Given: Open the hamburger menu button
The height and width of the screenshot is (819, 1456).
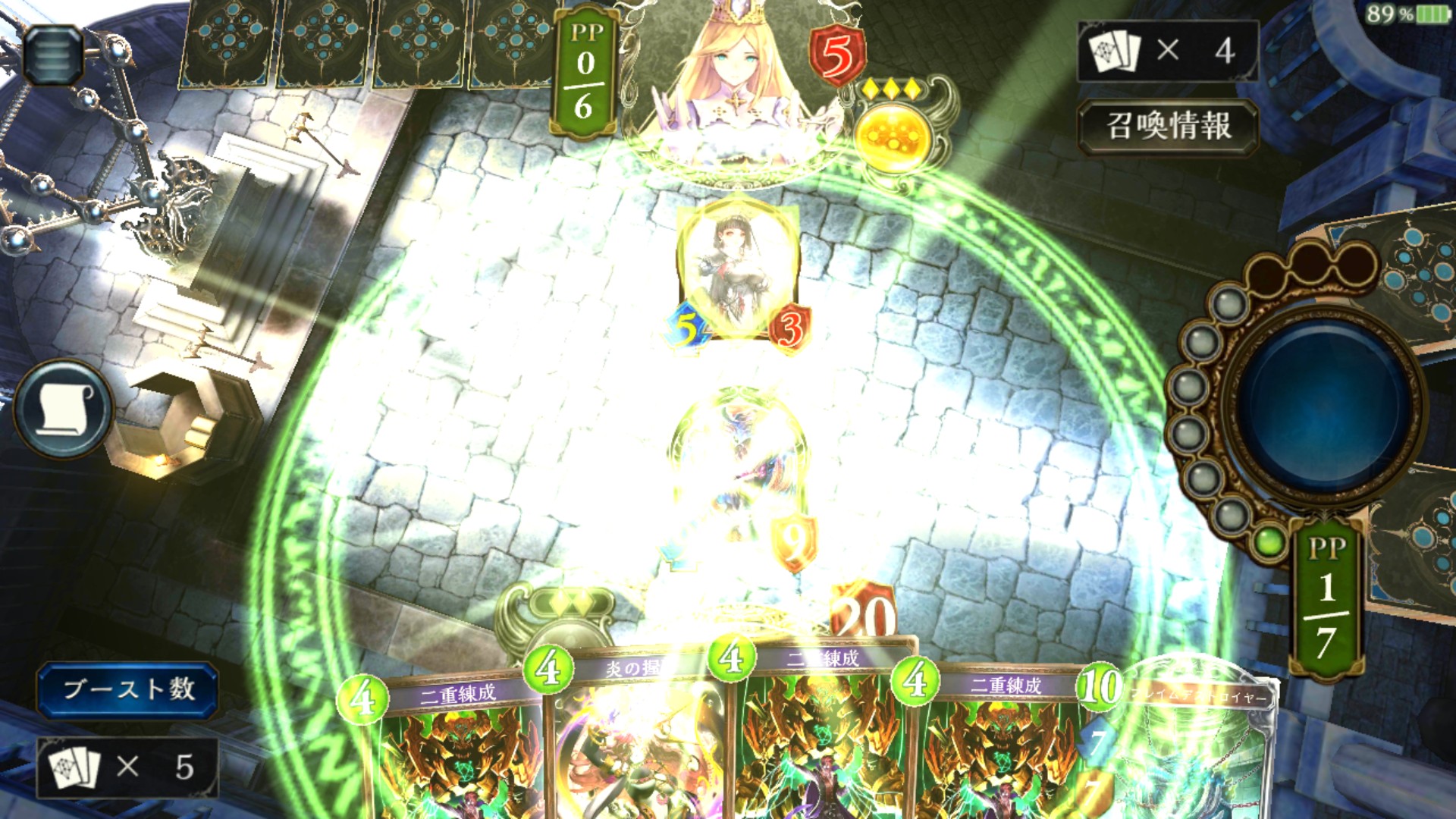Looking at the screenshot, I should pos(53,55).
